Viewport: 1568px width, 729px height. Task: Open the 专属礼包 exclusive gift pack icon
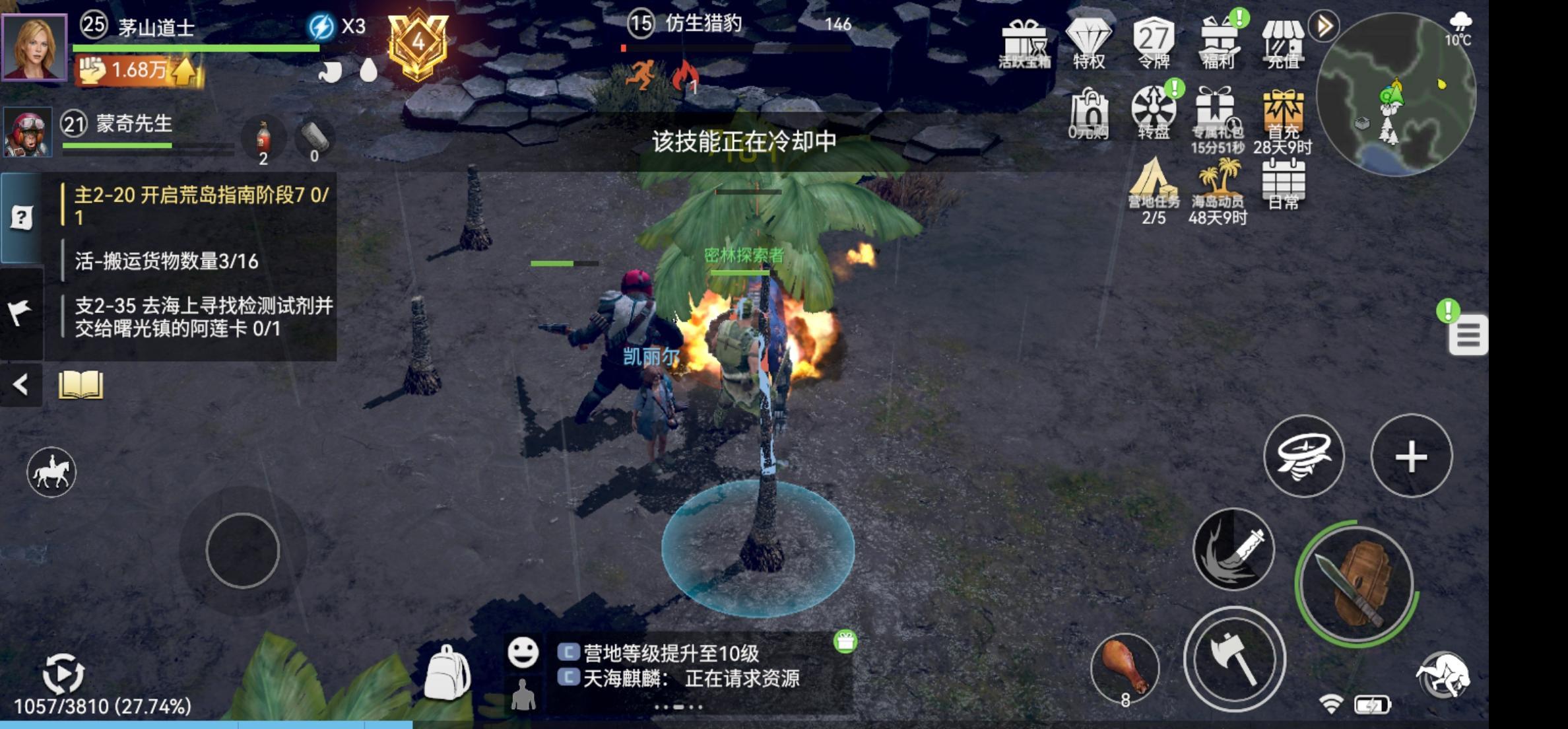click(x=1216, y=111)
